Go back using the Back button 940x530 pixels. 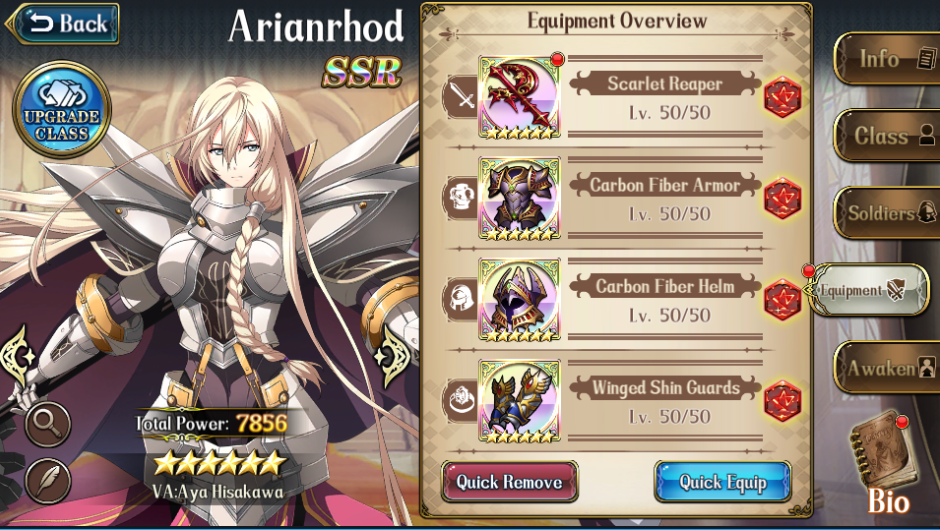click(62, 23)
